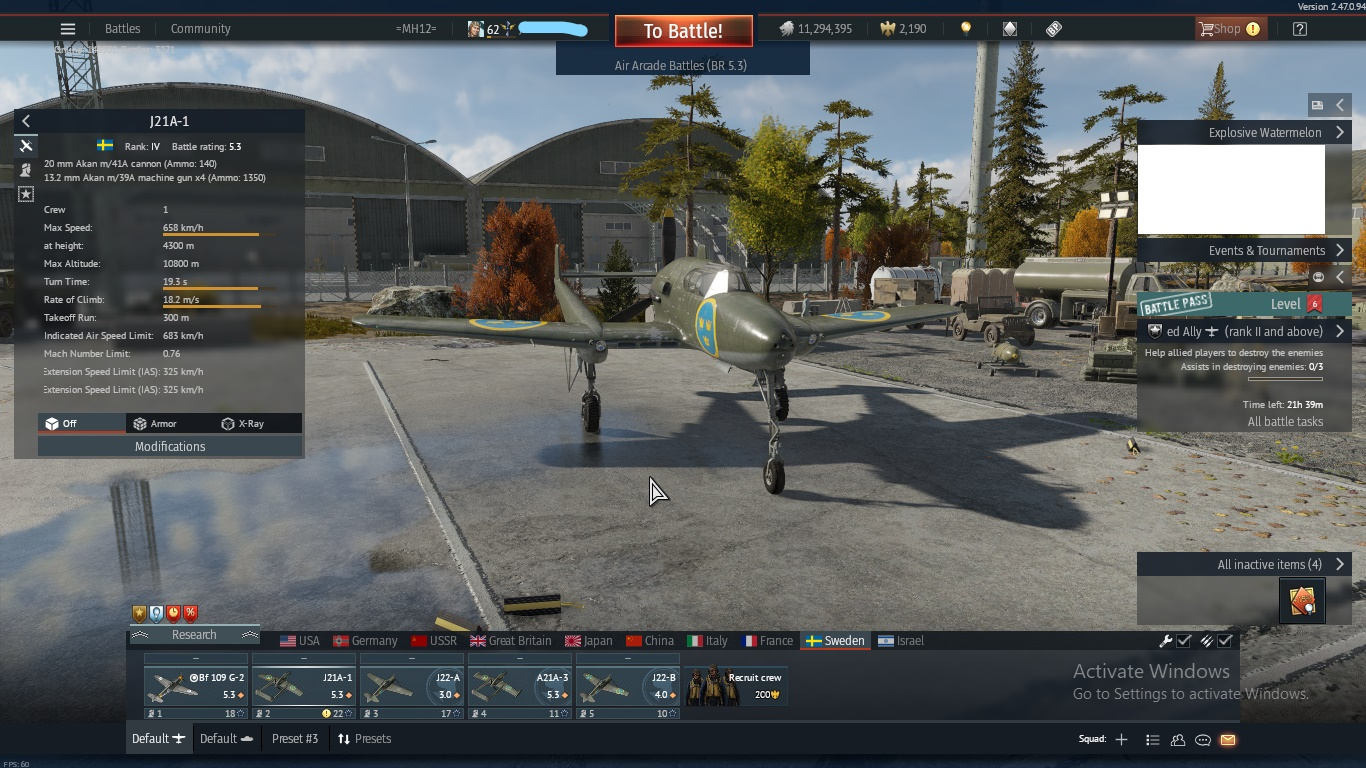Switch to Armor view mode
Viewport: 1366px width, 768px height.
pyautogui.click(x=156, y=424)
